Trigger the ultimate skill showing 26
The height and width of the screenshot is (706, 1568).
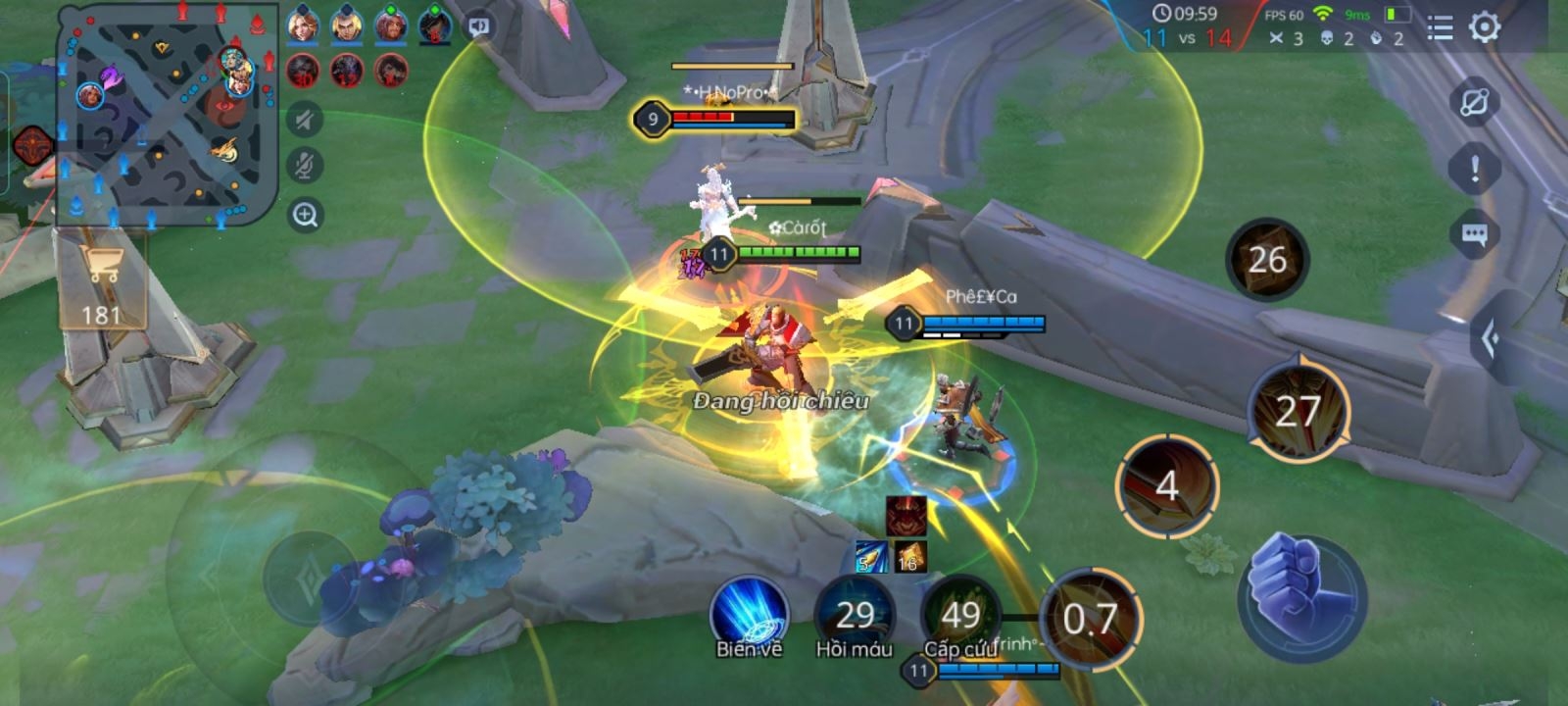click(x=1266, y=259)
